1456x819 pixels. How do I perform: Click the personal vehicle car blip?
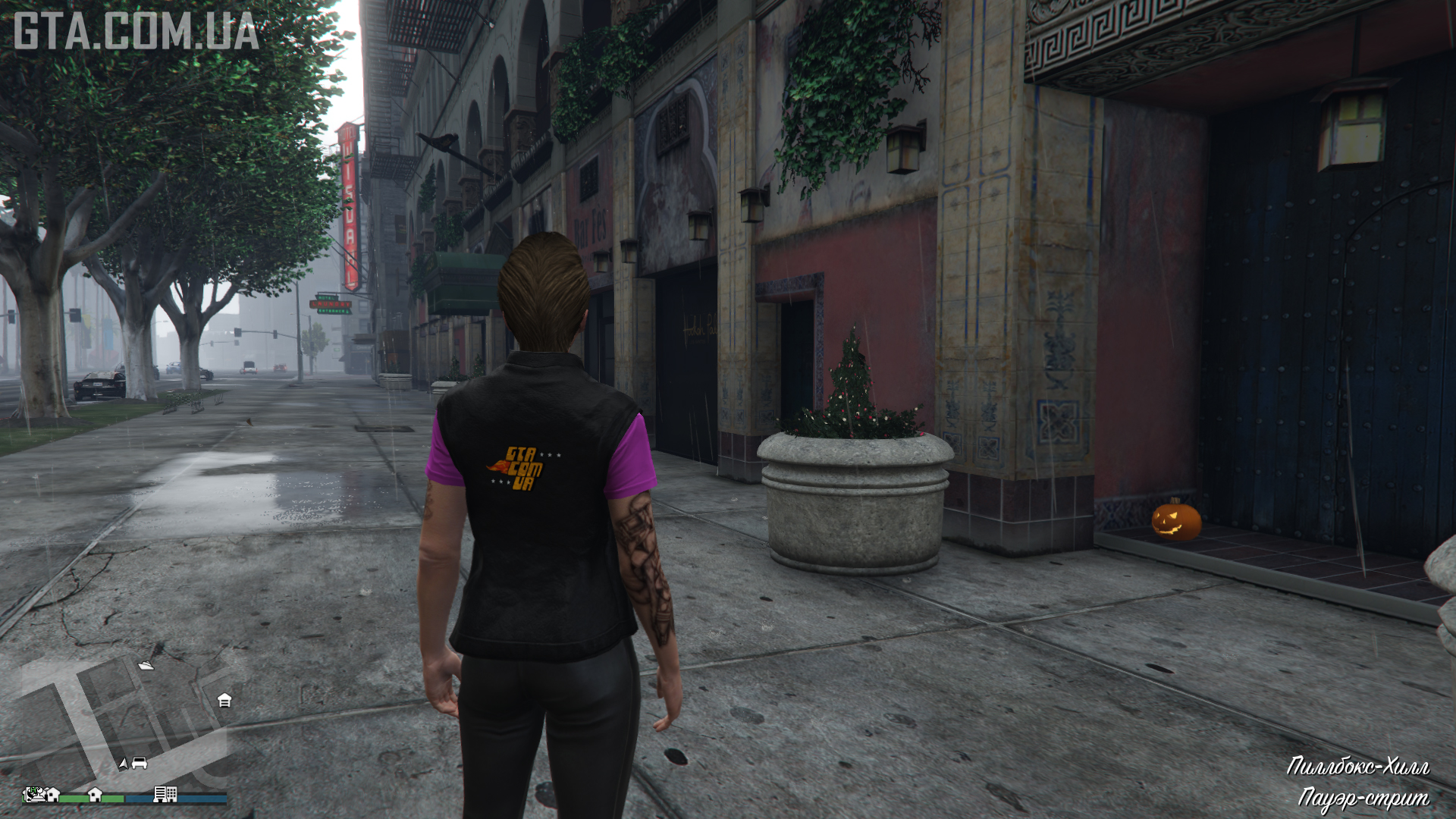coord(140,764)
